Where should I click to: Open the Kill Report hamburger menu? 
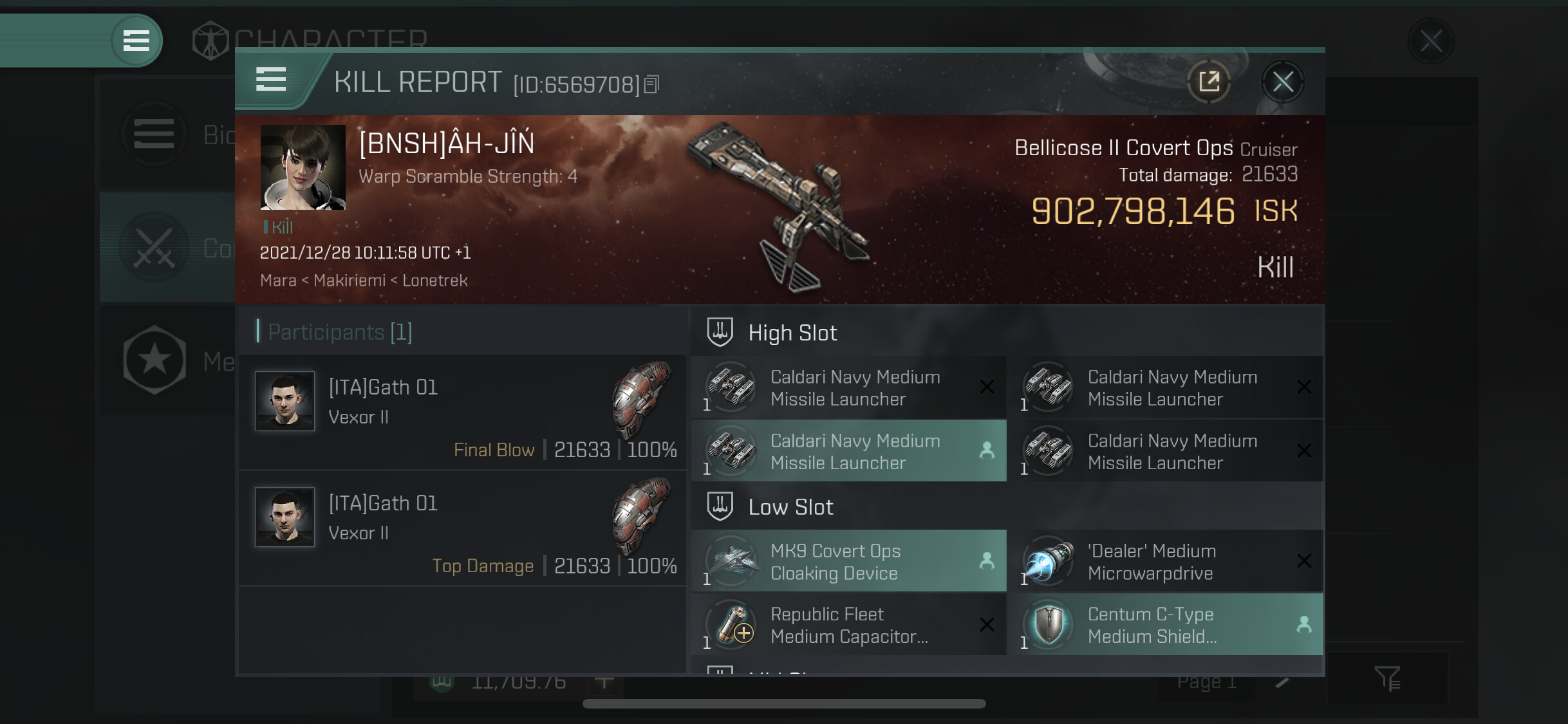271,80
